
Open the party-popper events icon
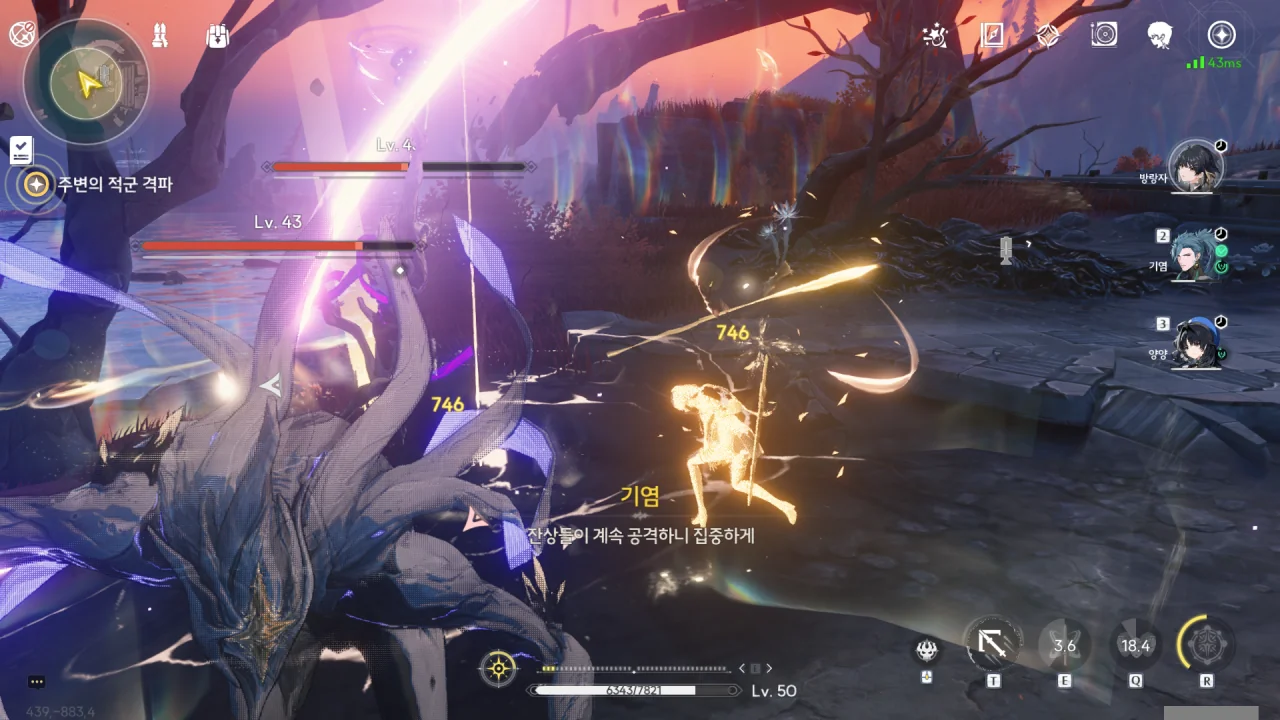[x=936, y=35]
